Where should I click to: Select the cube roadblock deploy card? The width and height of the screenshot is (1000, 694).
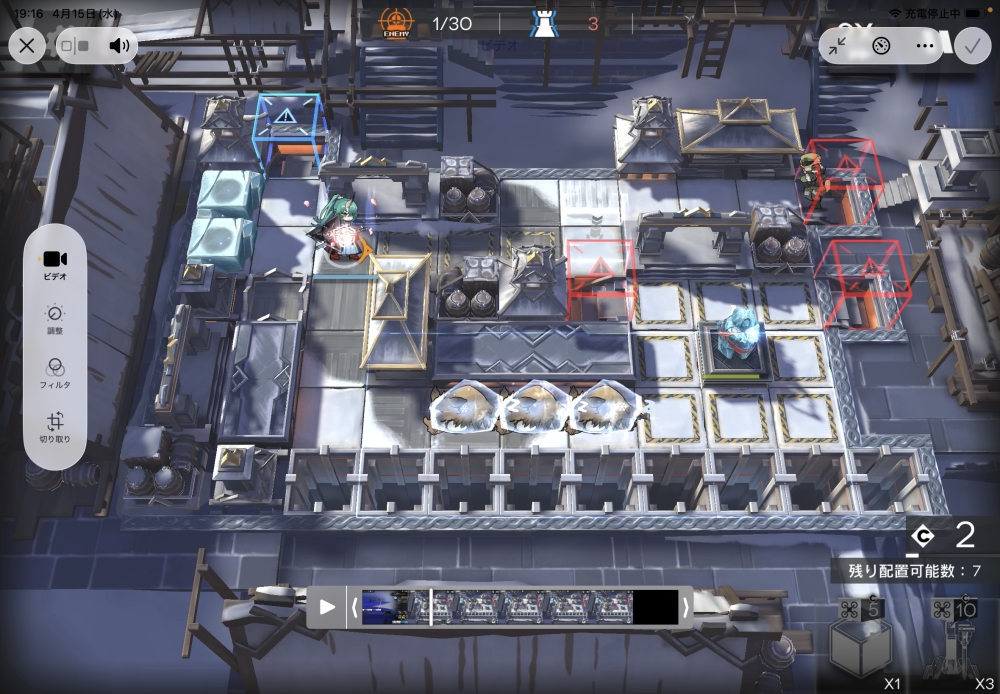[859, 645]
